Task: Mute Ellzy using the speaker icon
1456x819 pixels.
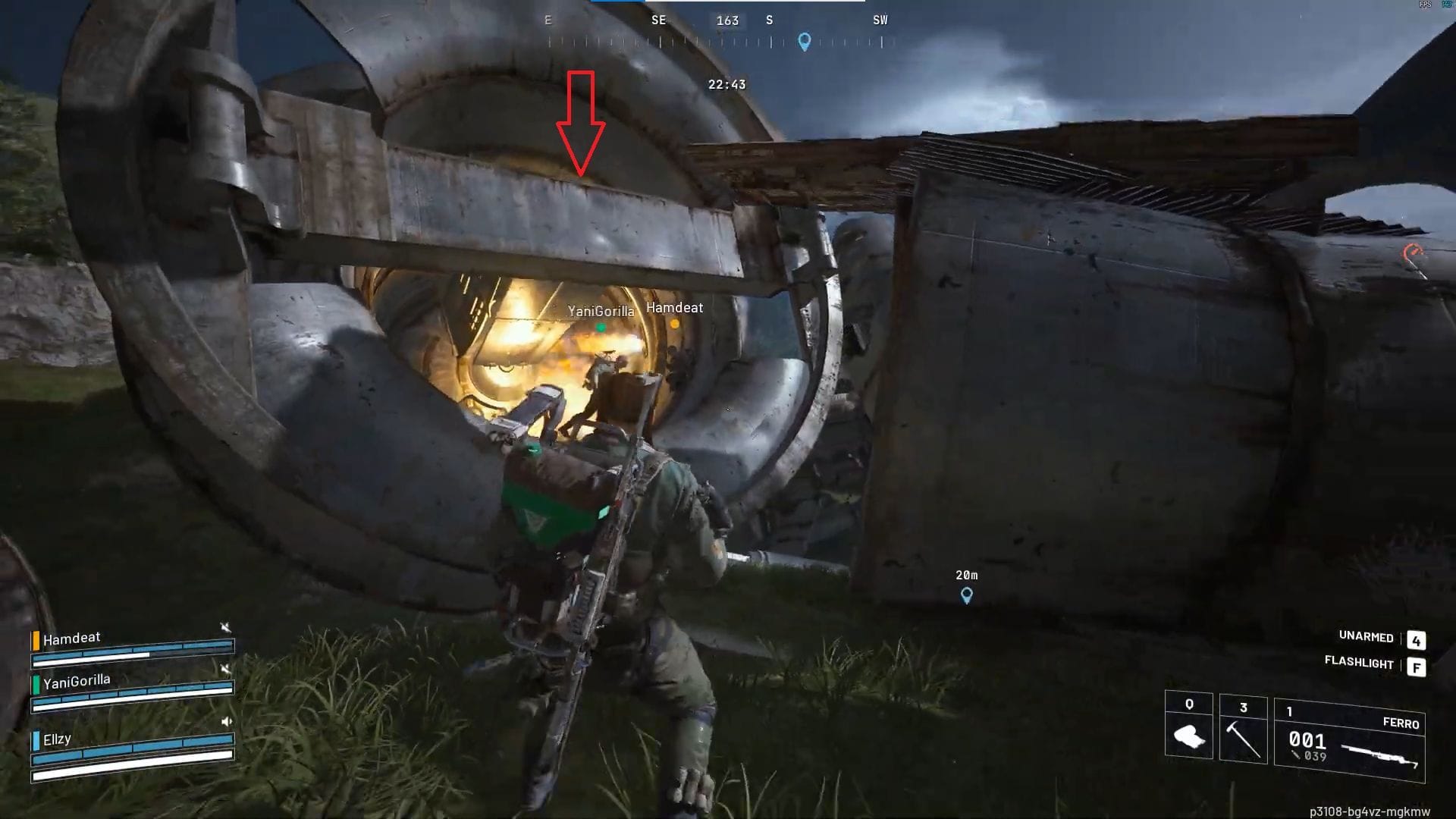Action: [227, 721]
